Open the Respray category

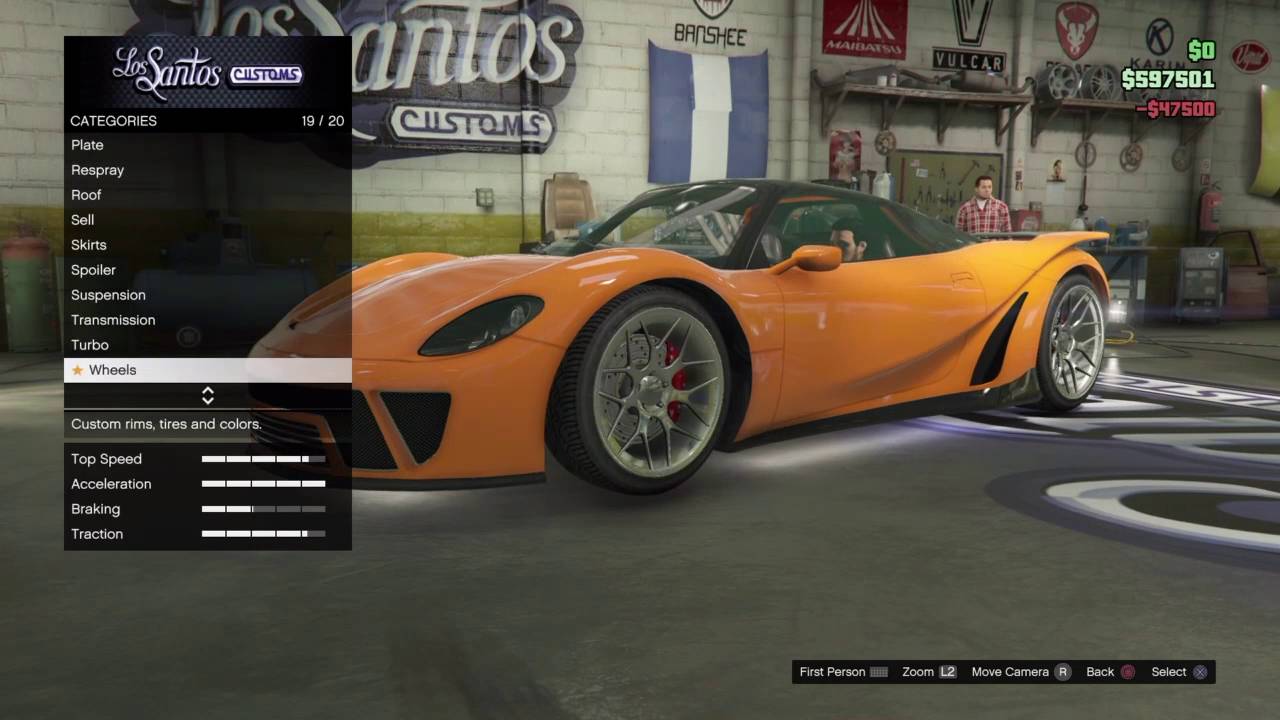(x=98, y=170)
